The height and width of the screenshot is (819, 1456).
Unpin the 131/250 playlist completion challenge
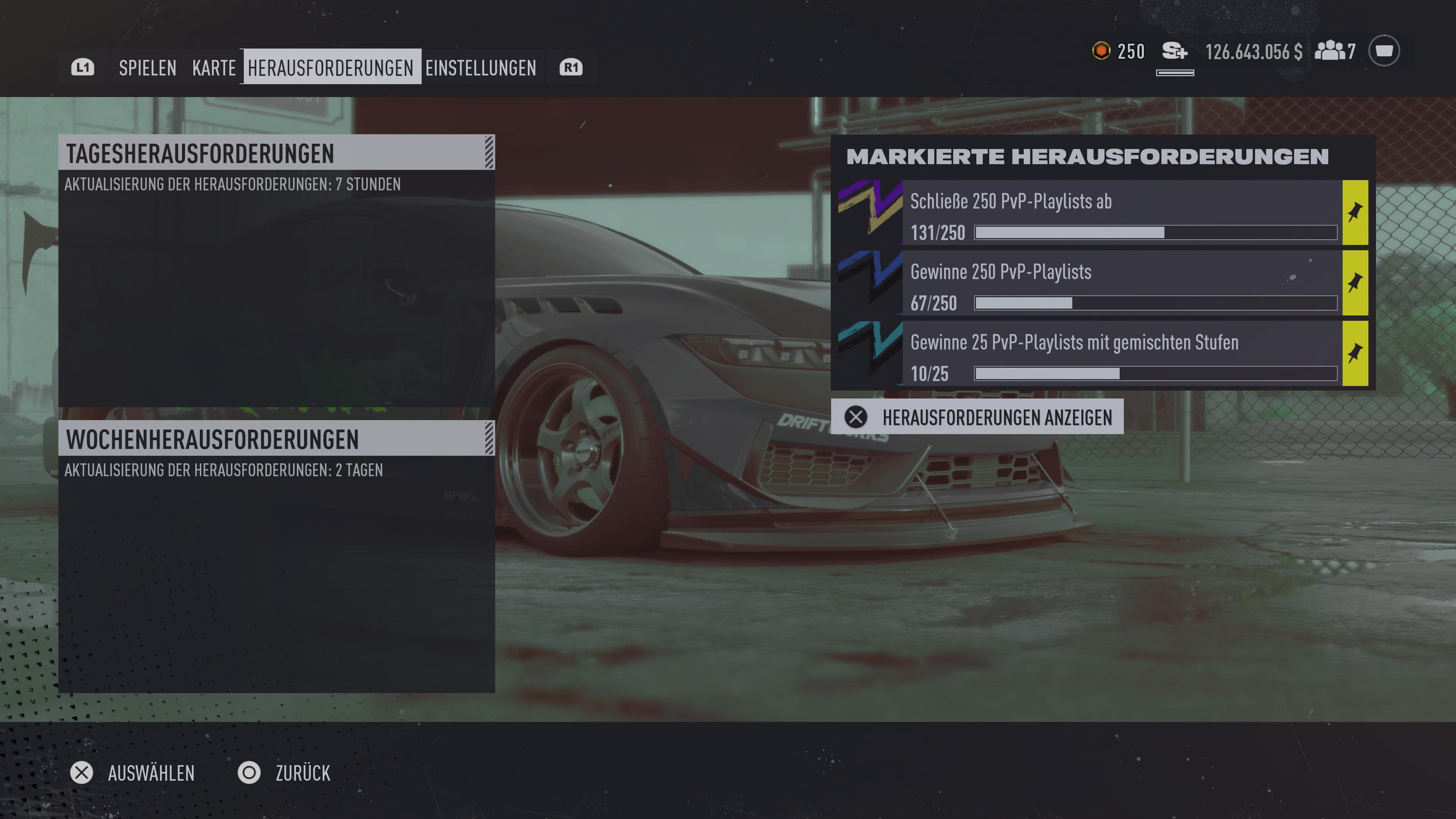[x=1355, y=213]
